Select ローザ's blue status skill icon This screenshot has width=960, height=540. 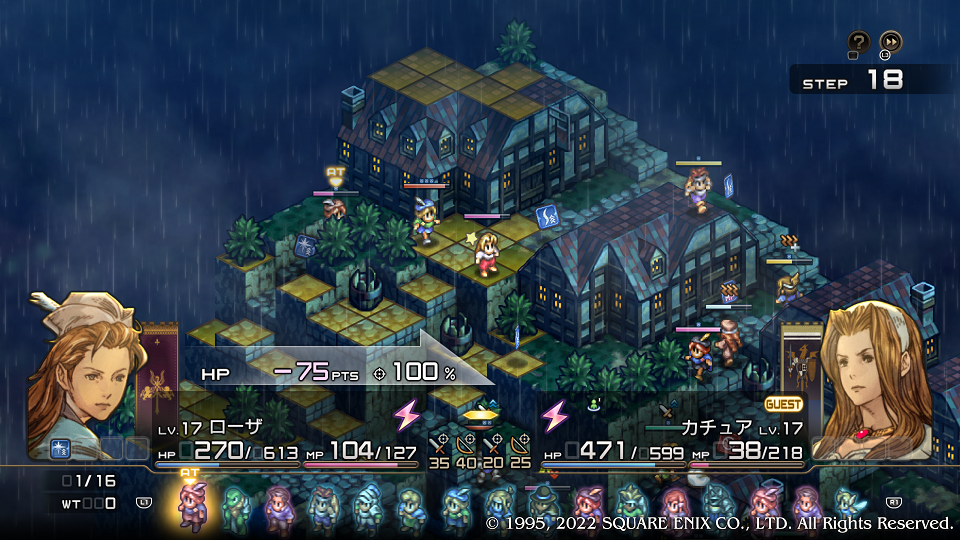click(x=59, y=448)
